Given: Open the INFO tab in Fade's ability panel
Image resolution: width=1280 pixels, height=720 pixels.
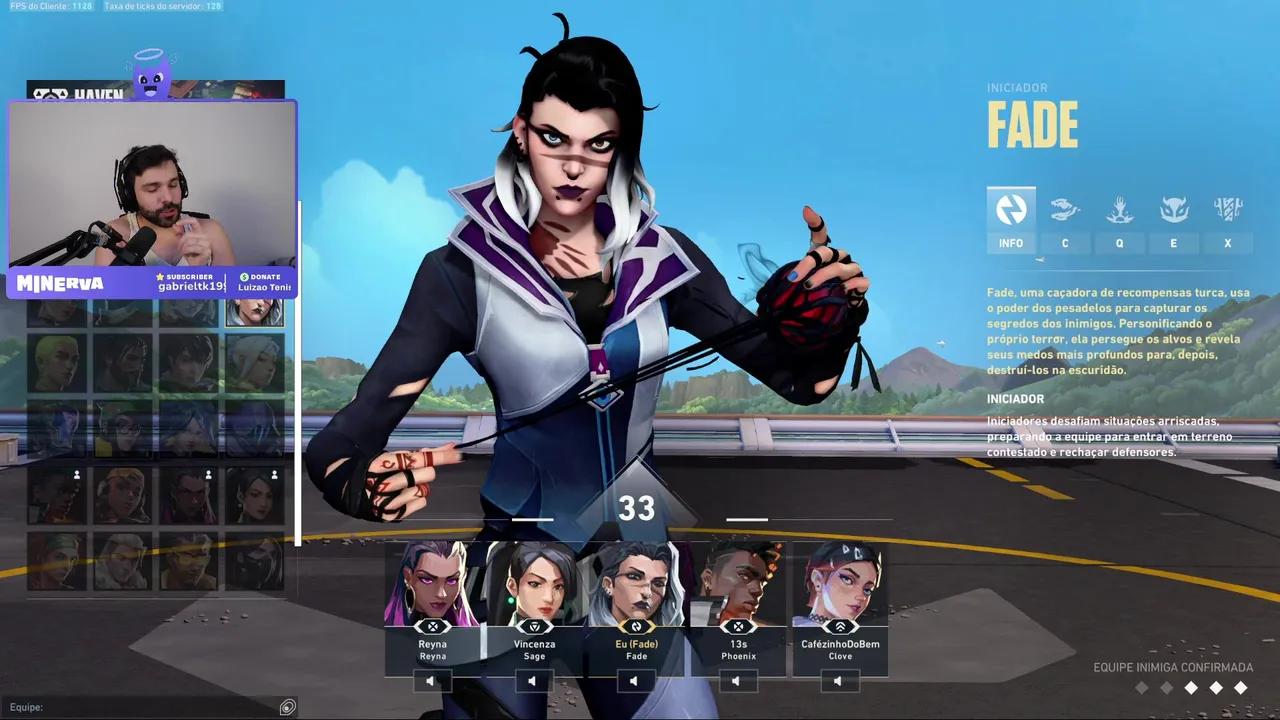Looking at the screenshot, I should [1010, 210].
